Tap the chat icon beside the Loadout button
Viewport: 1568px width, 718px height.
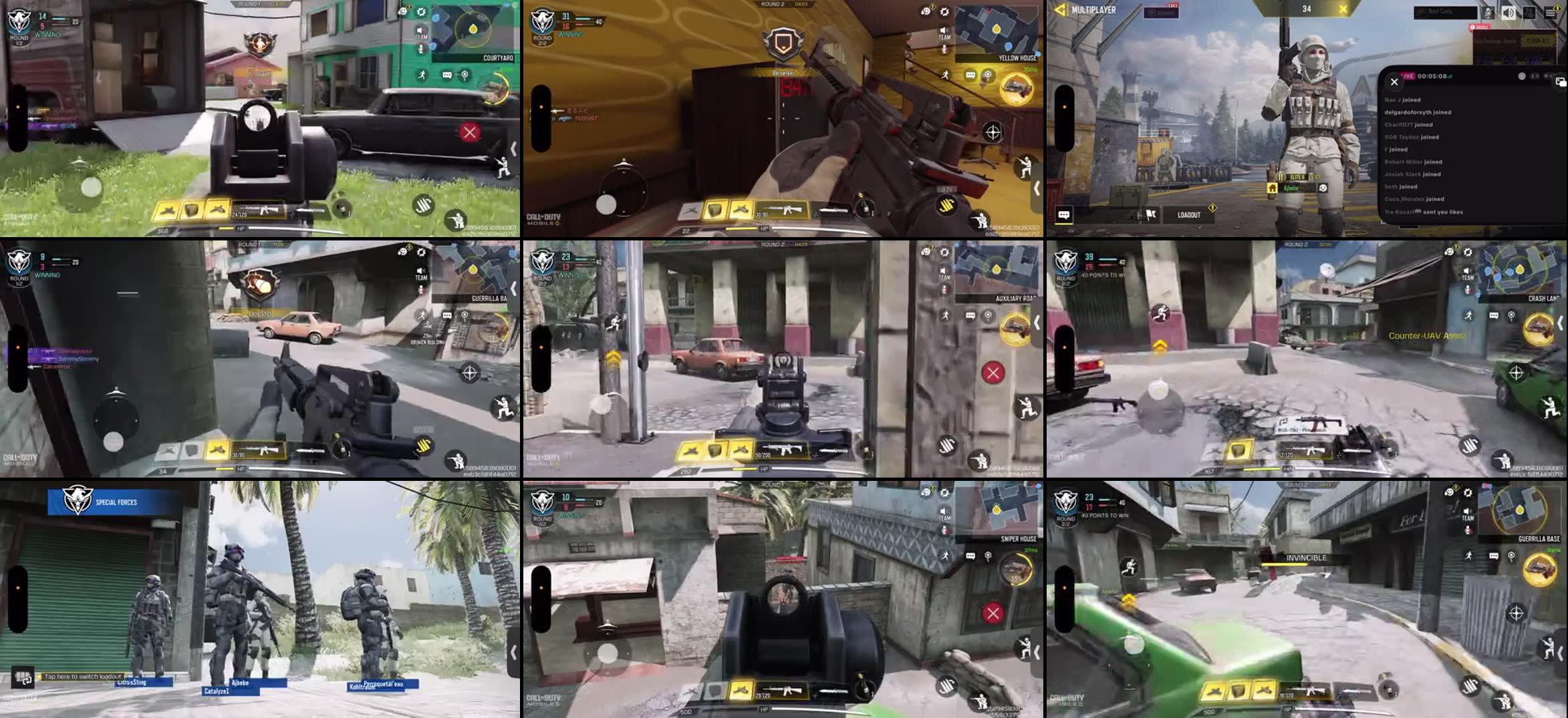[1065, 214]
